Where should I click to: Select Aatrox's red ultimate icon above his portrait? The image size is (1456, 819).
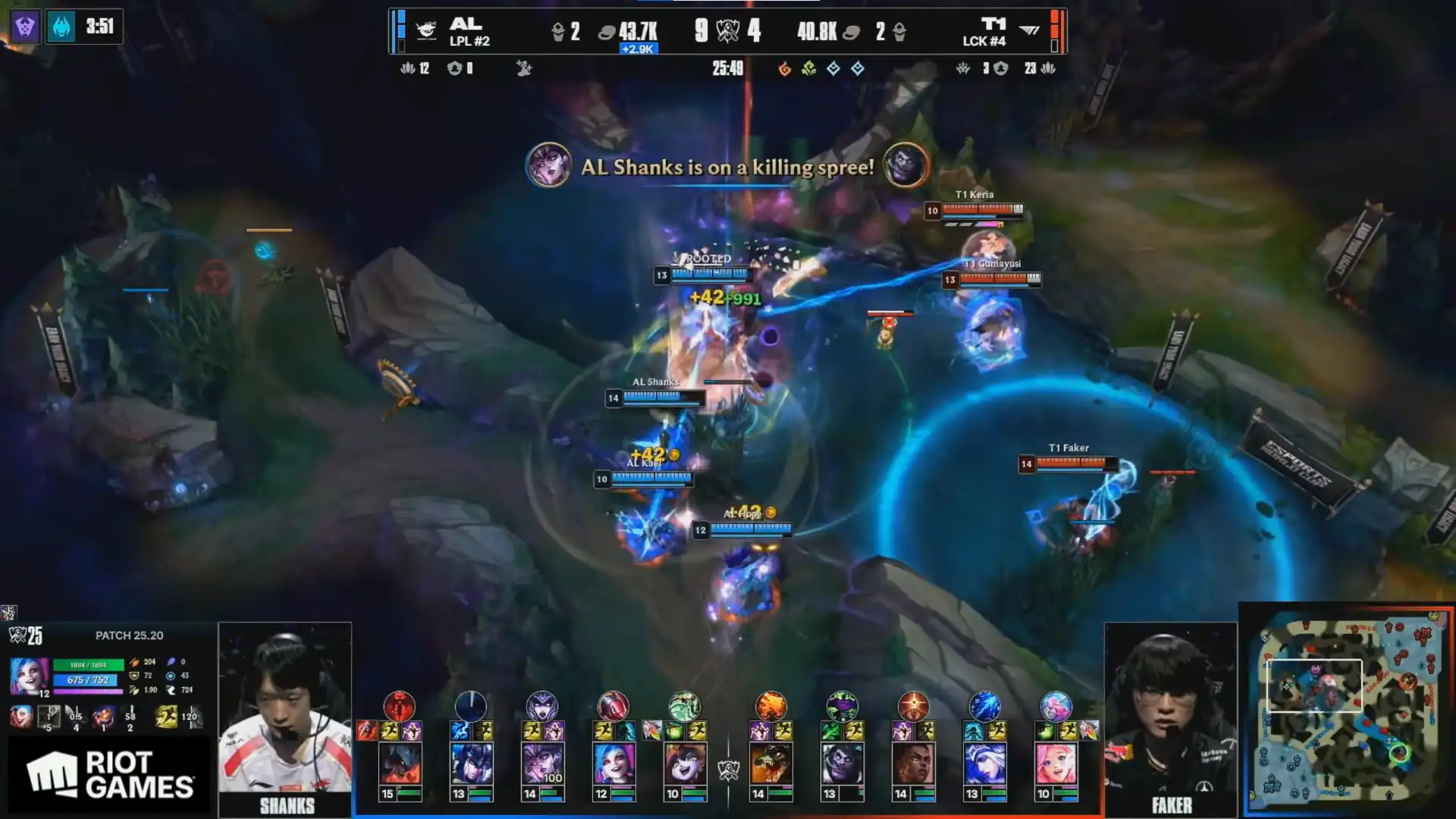(x=400, y=706)
